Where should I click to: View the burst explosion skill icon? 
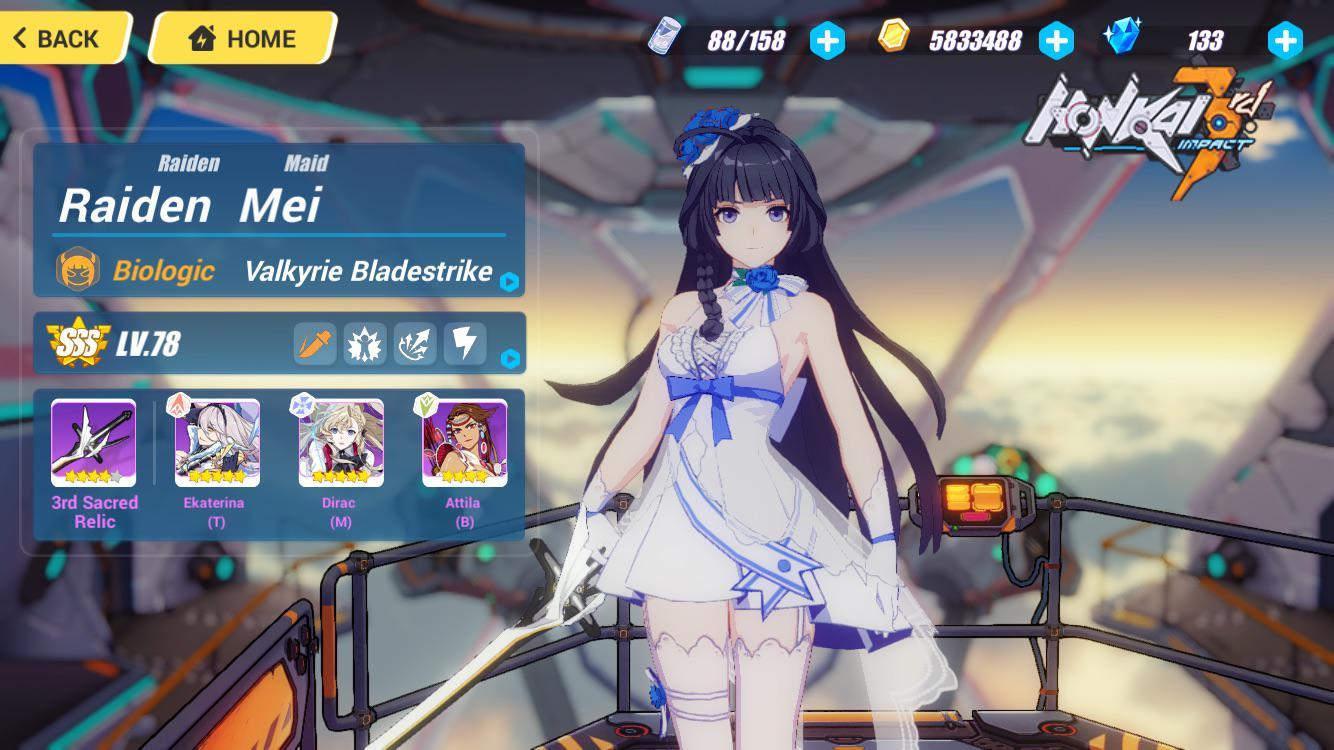(365, 343)
